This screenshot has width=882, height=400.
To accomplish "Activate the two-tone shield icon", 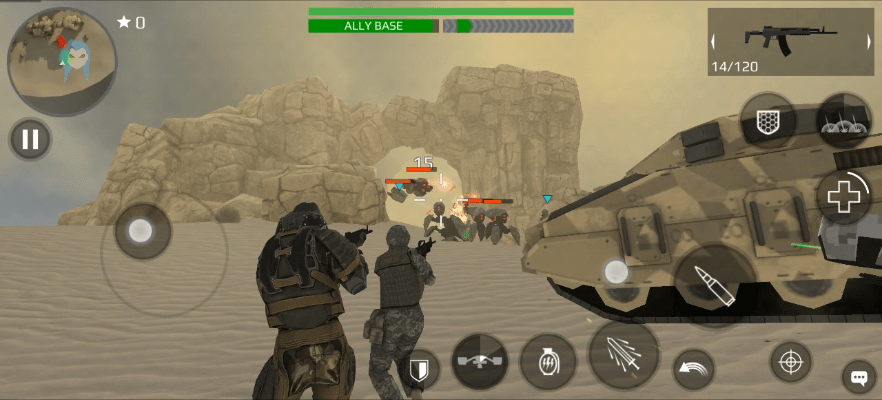I will point(420,369).
